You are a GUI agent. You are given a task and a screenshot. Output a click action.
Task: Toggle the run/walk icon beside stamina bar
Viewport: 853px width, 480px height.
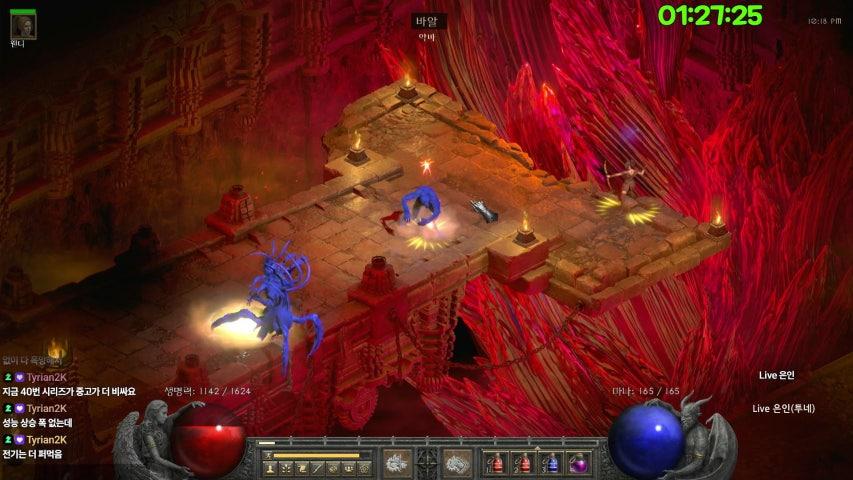coord(267,455)
